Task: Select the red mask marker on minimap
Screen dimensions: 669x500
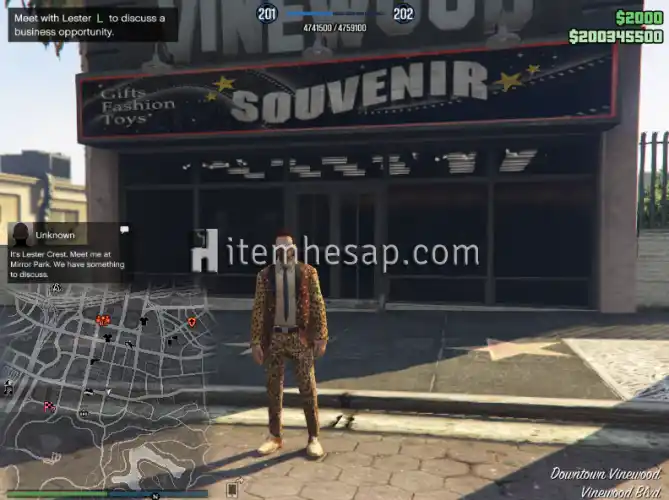Action: click(x=103, y=320)
